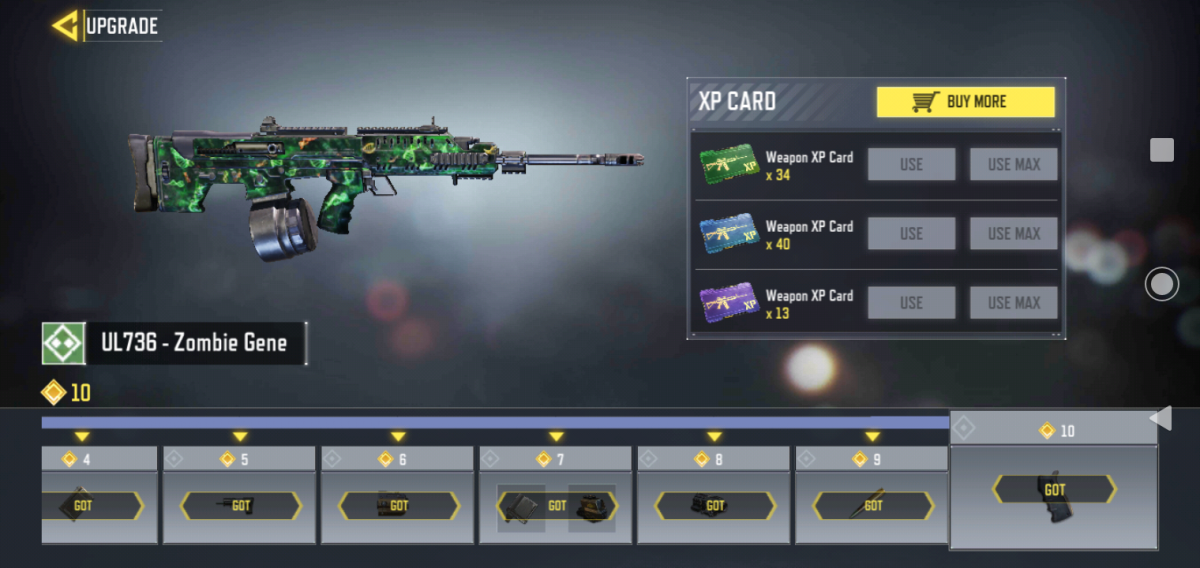Viewport: 1200px width, 568px height.
Task: Tap the UL736 - Zombie Gene weapon name
Action: click(x=193, y=343)
